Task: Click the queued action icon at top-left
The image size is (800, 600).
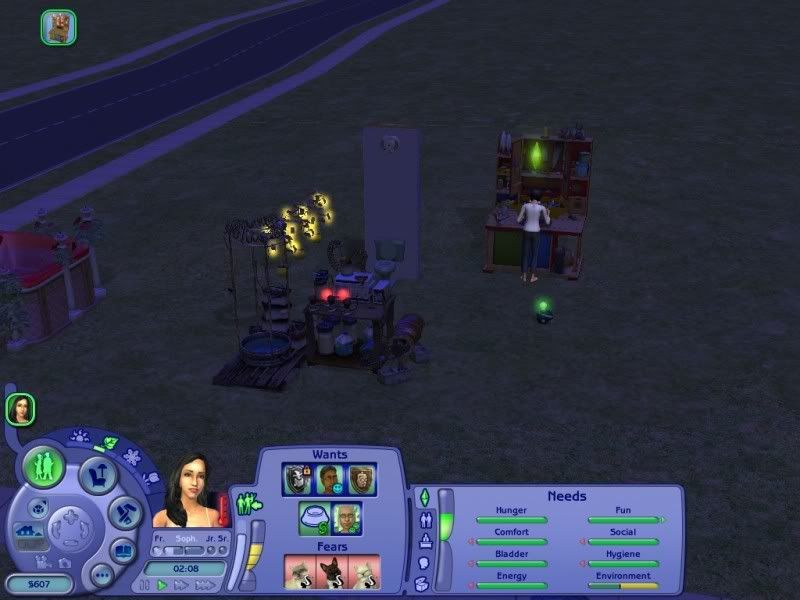Action: pyautogui.click(x=59, y=27)
